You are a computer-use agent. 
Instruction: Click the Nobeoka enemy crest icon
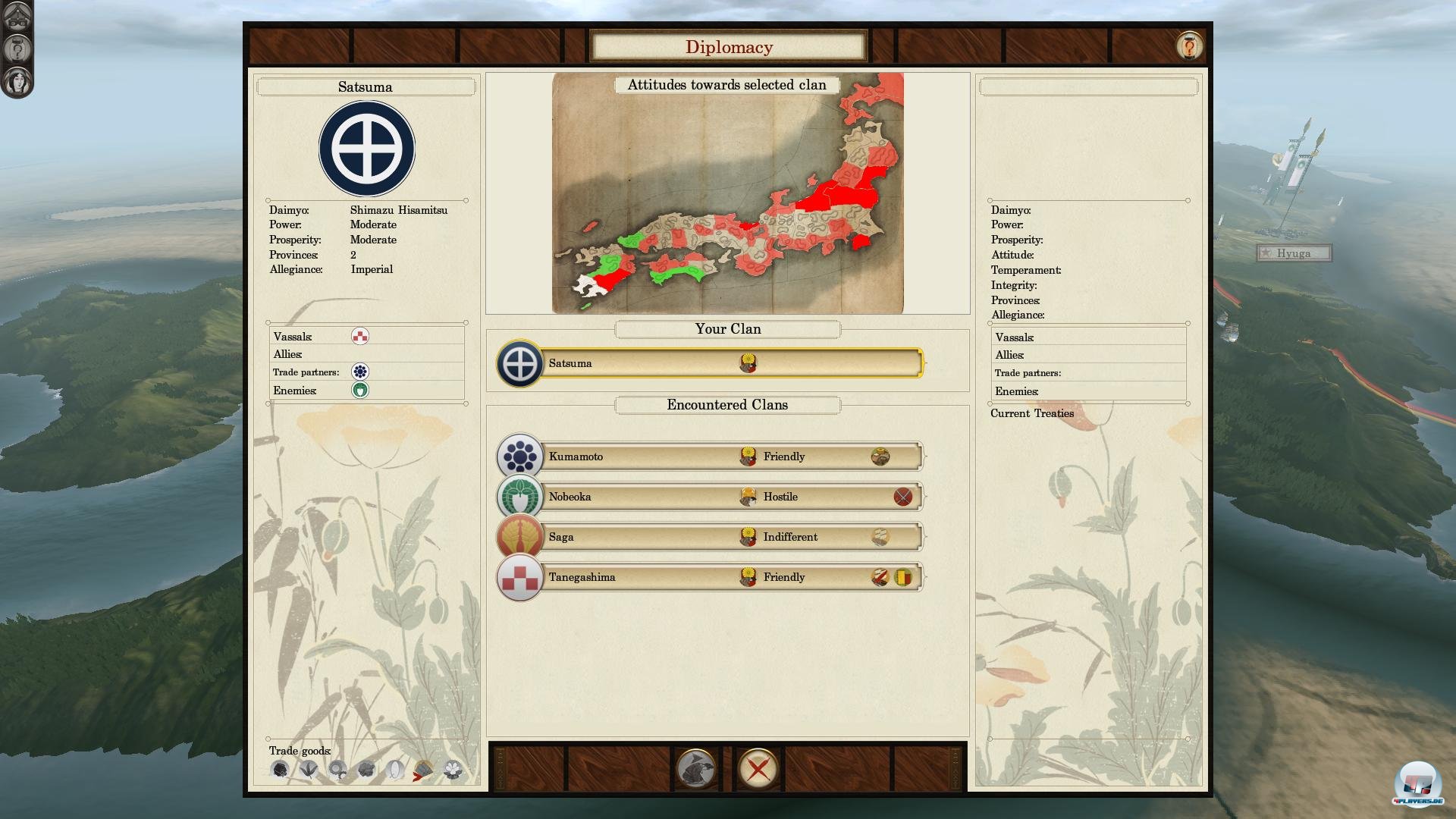click(360, 390)
